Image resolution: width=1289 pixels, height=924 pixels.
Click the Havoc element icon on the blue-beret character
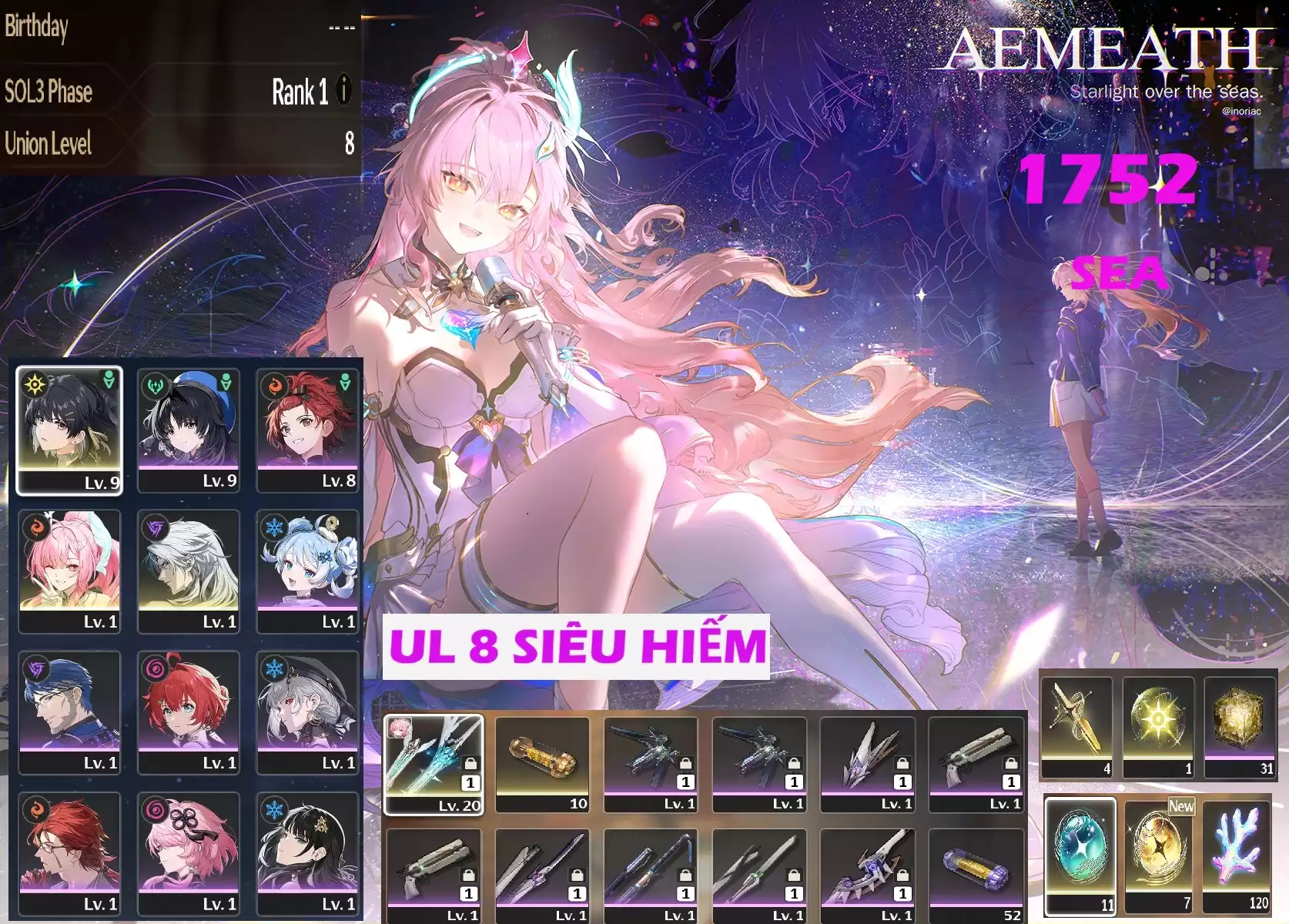[156, 385]
